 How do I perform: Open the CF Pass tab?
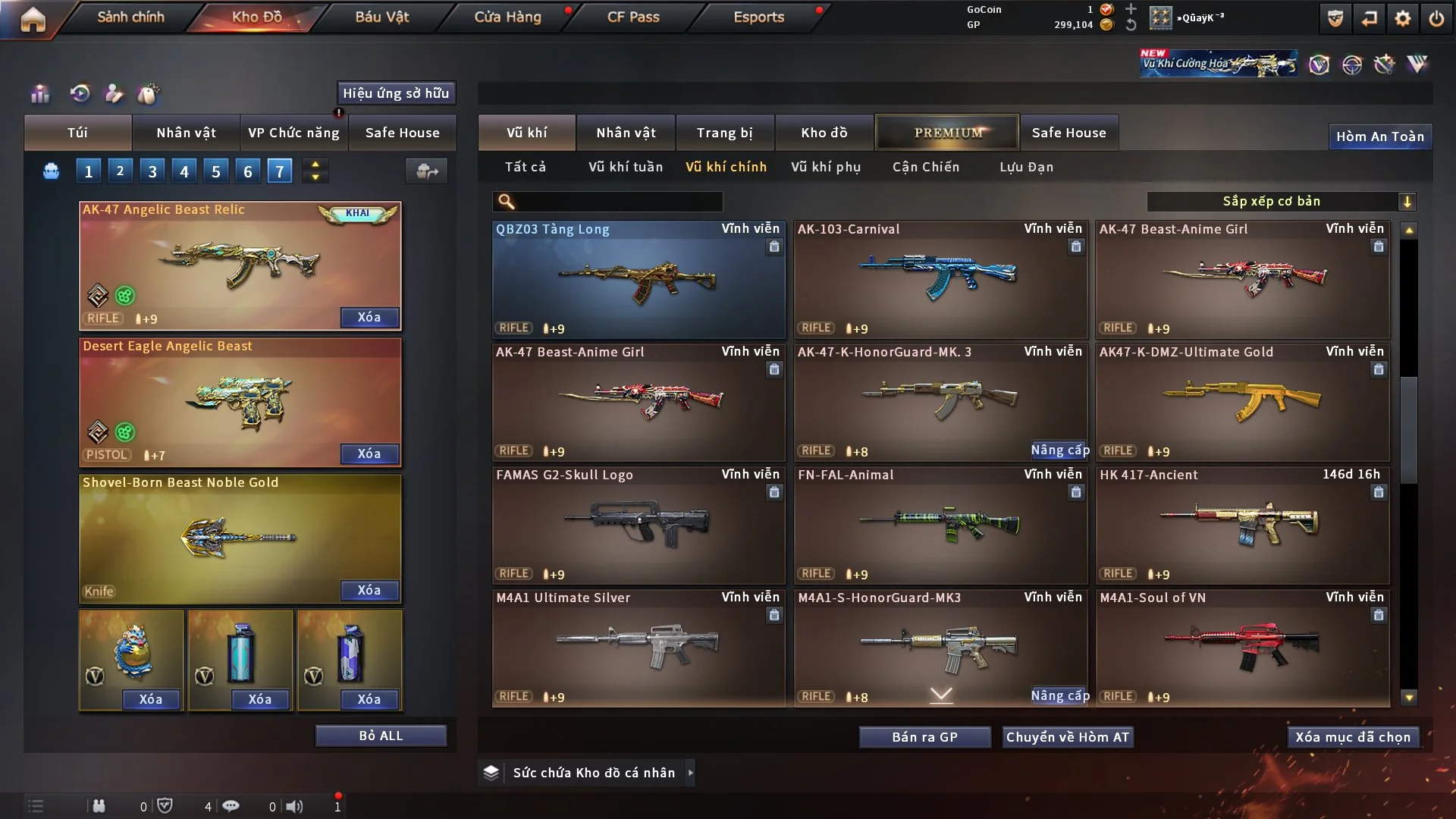(633, 17)
